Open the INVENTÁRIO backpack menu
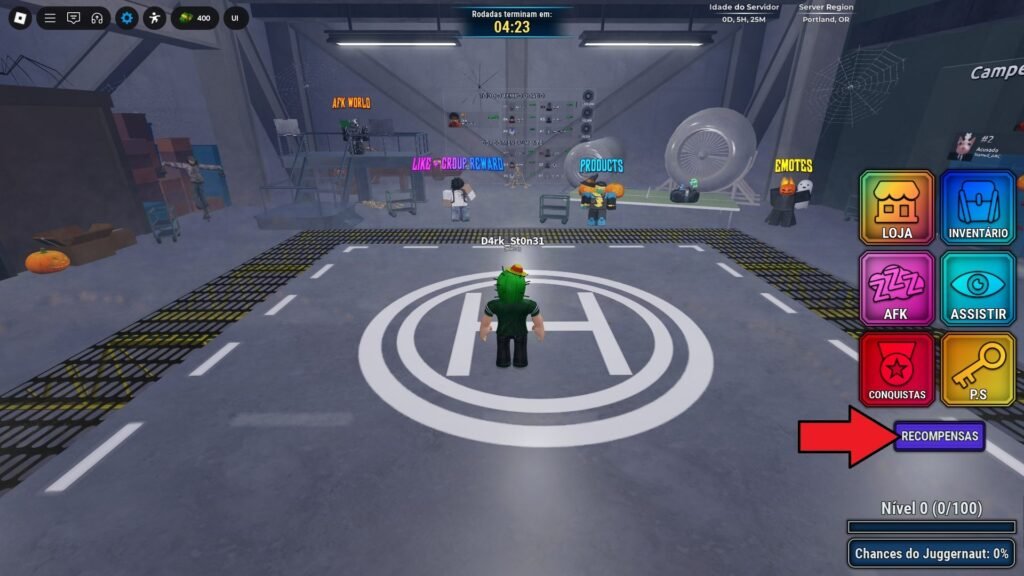 point(978,208)
